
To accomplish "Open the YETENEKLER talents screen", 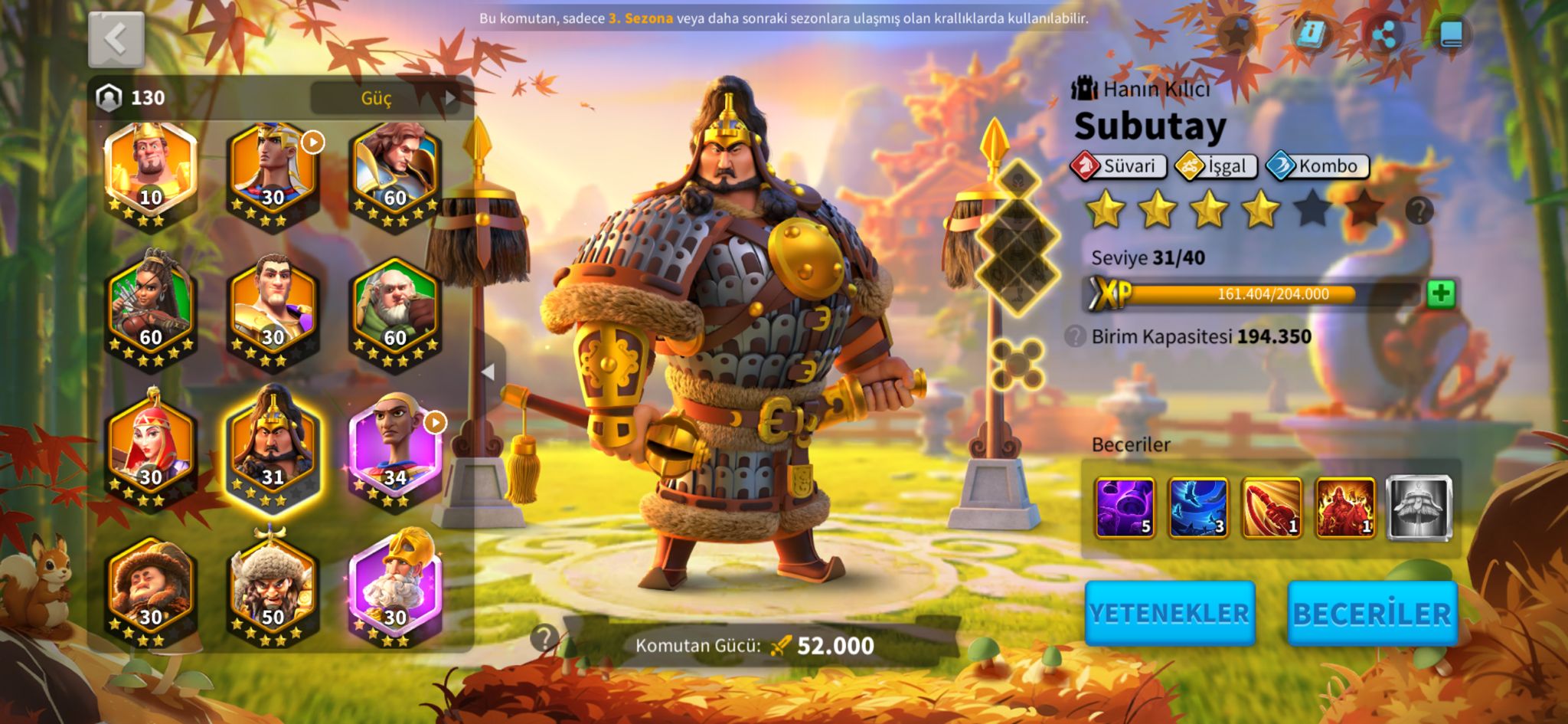I will pyautogui.click(x=1169, y=613).
